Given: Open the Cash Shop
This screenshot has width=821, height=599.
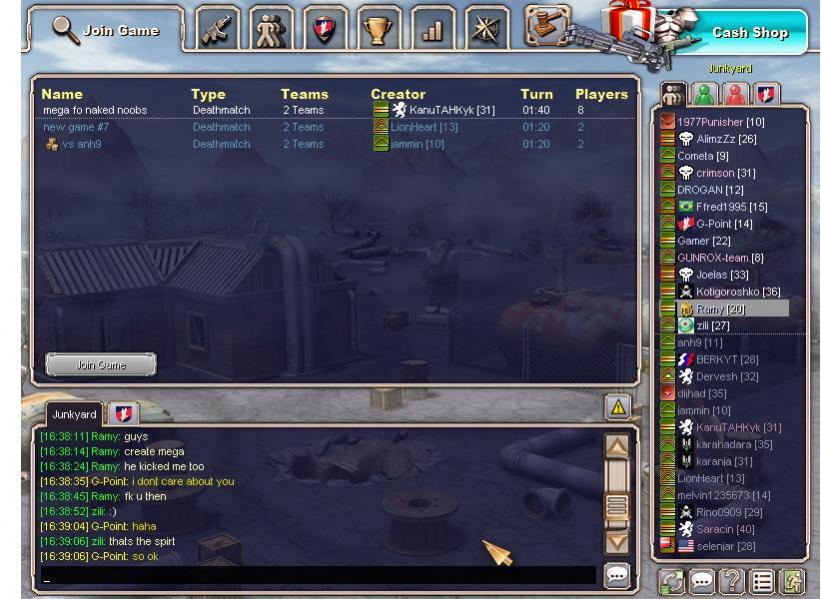Looking at the screenshot, I should [x=749, y=32].
